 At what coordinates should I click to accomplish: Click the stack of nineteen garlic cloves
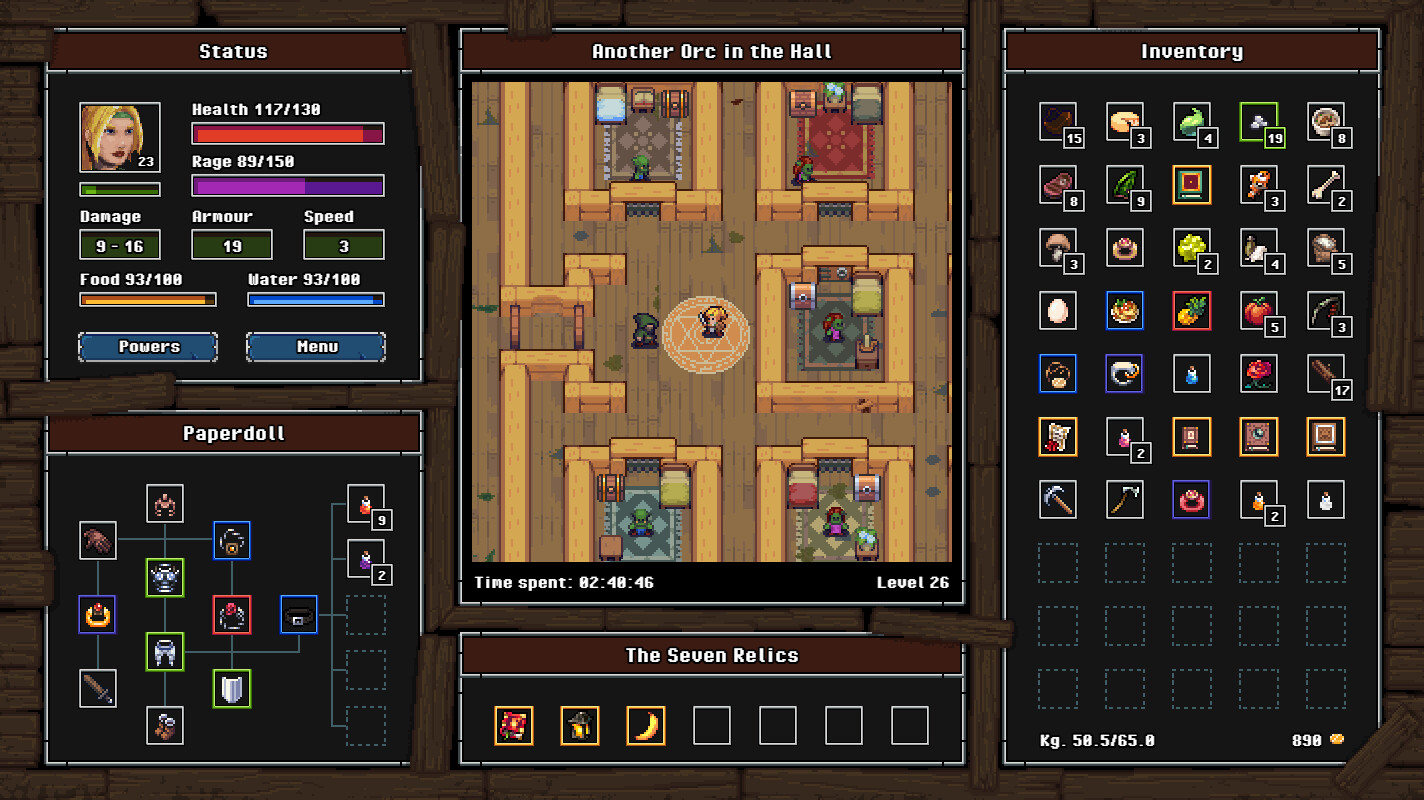pos(1259,123)
